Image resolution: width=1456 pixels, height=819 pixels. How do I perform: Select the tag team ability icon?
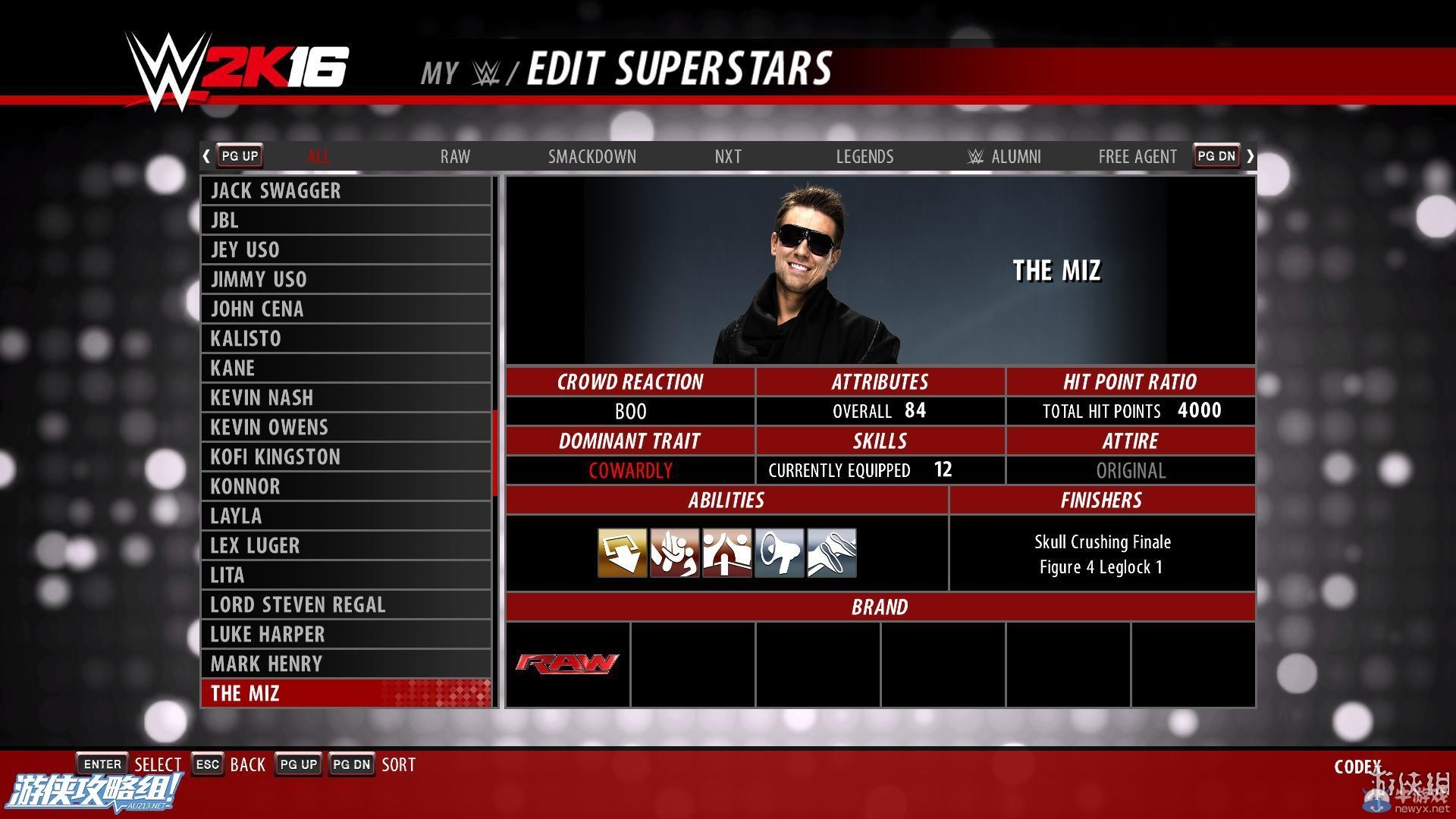pyautogui.click(x=725, y=552)
